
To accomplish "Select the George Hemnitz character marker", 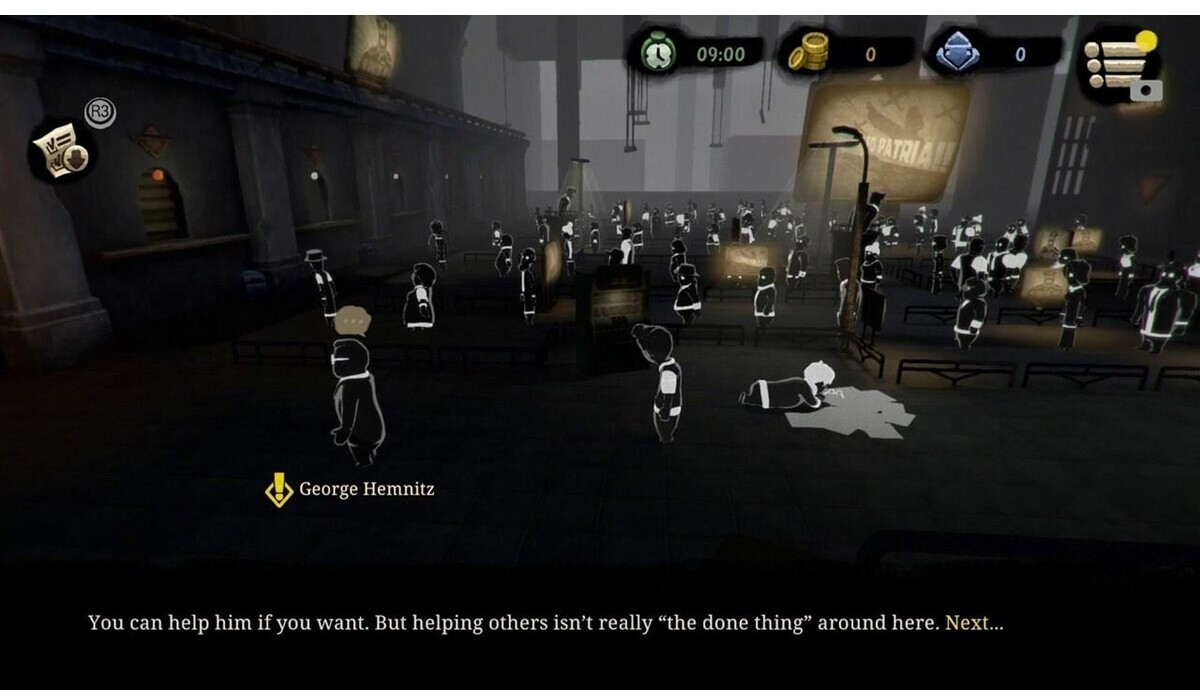I will tap(279, 490).
